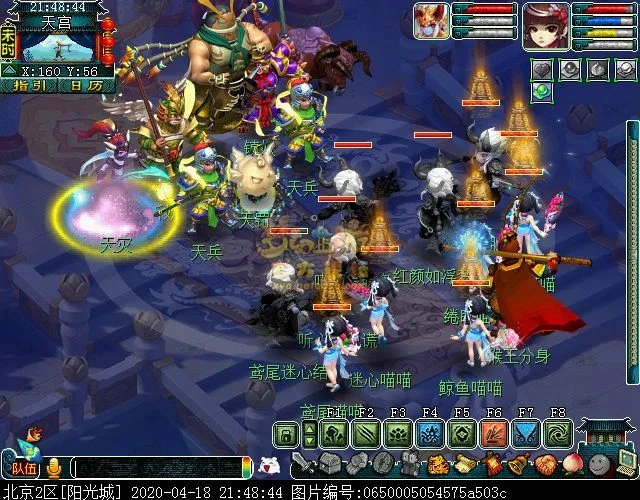Activate the F8 swirl skill

click(x=557, y=434)
